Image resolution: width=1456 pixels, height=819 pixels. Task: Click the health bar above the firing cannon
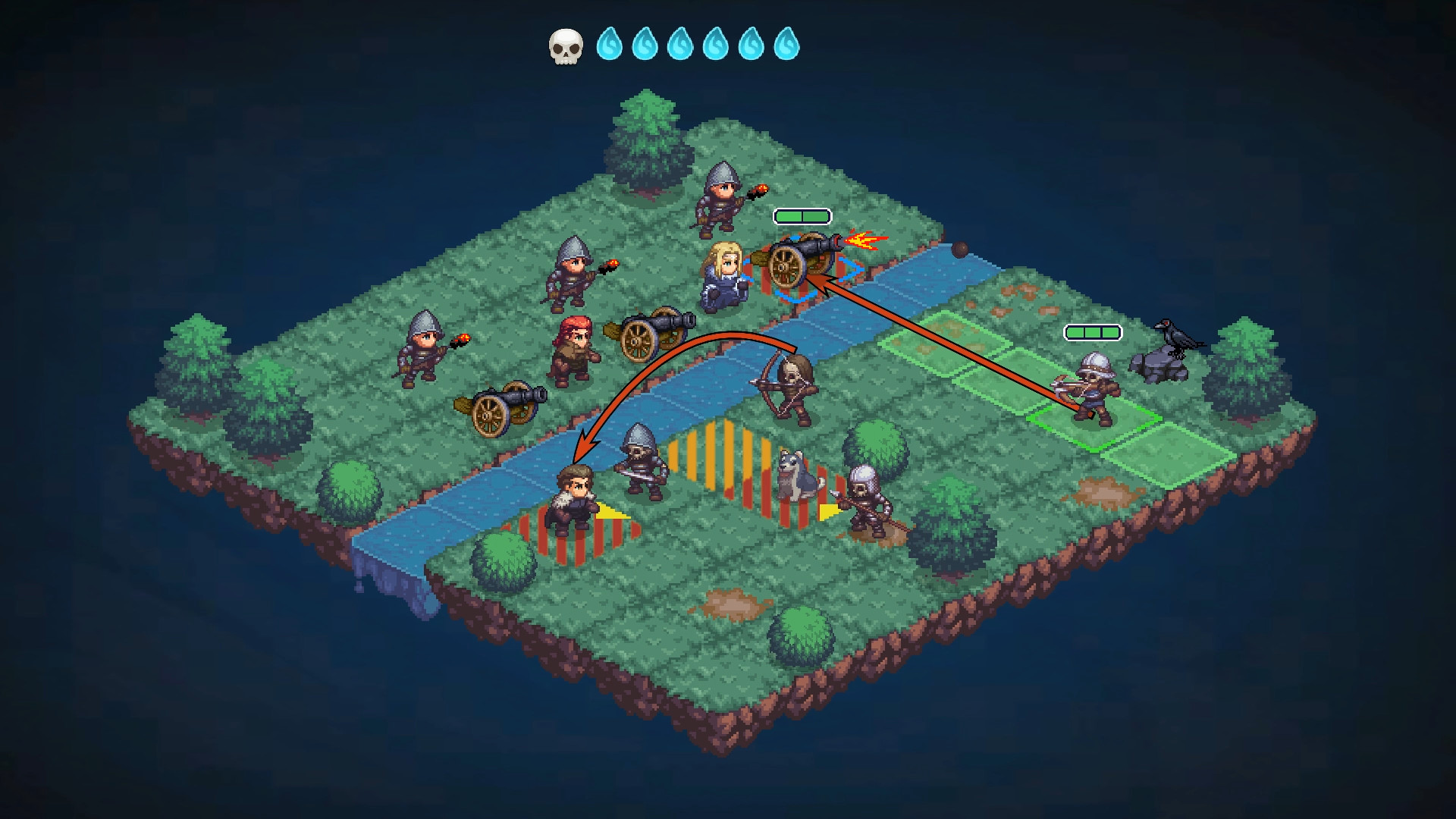pos(801,216)
